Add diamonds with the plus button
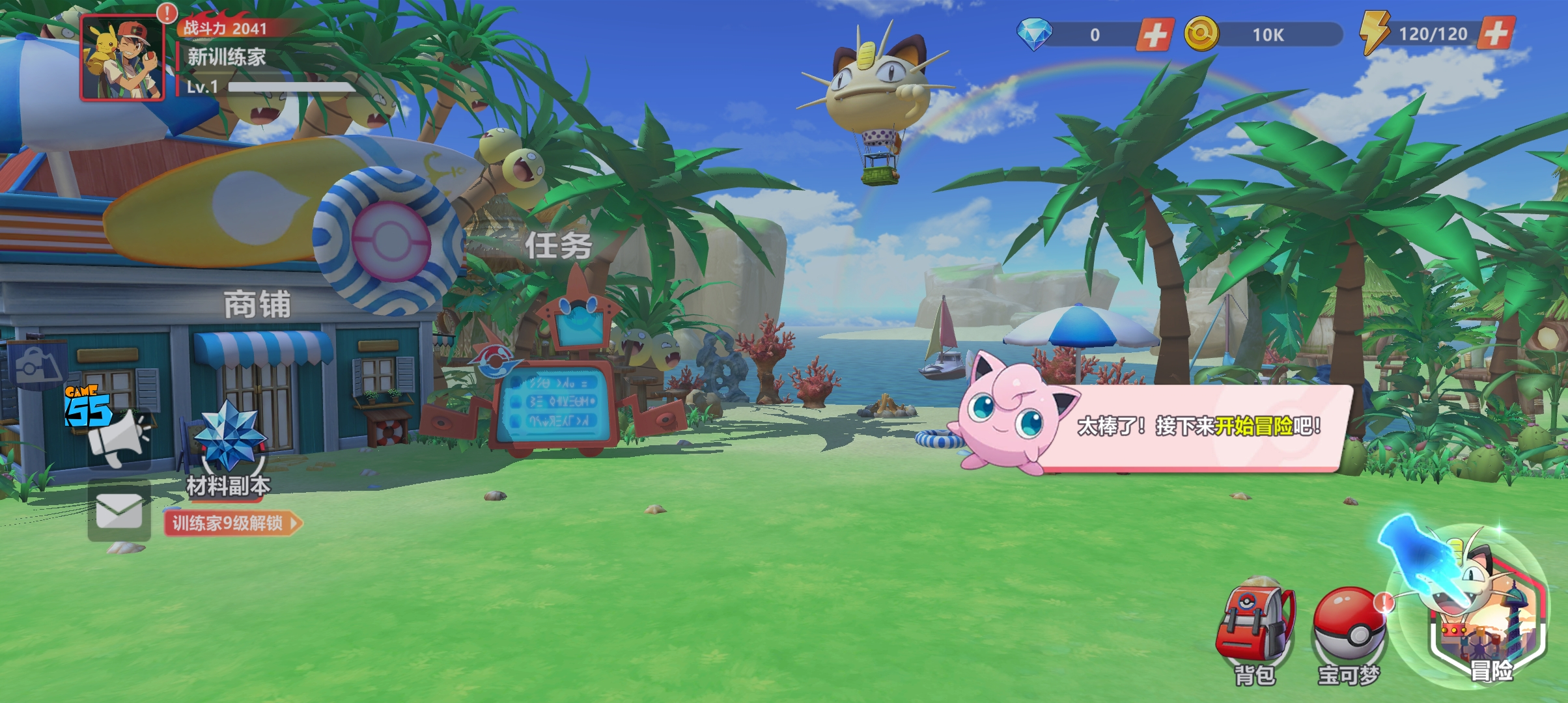Viewport: 1568px width, 703px height. pyautogui.click(x=1155, y=34)
